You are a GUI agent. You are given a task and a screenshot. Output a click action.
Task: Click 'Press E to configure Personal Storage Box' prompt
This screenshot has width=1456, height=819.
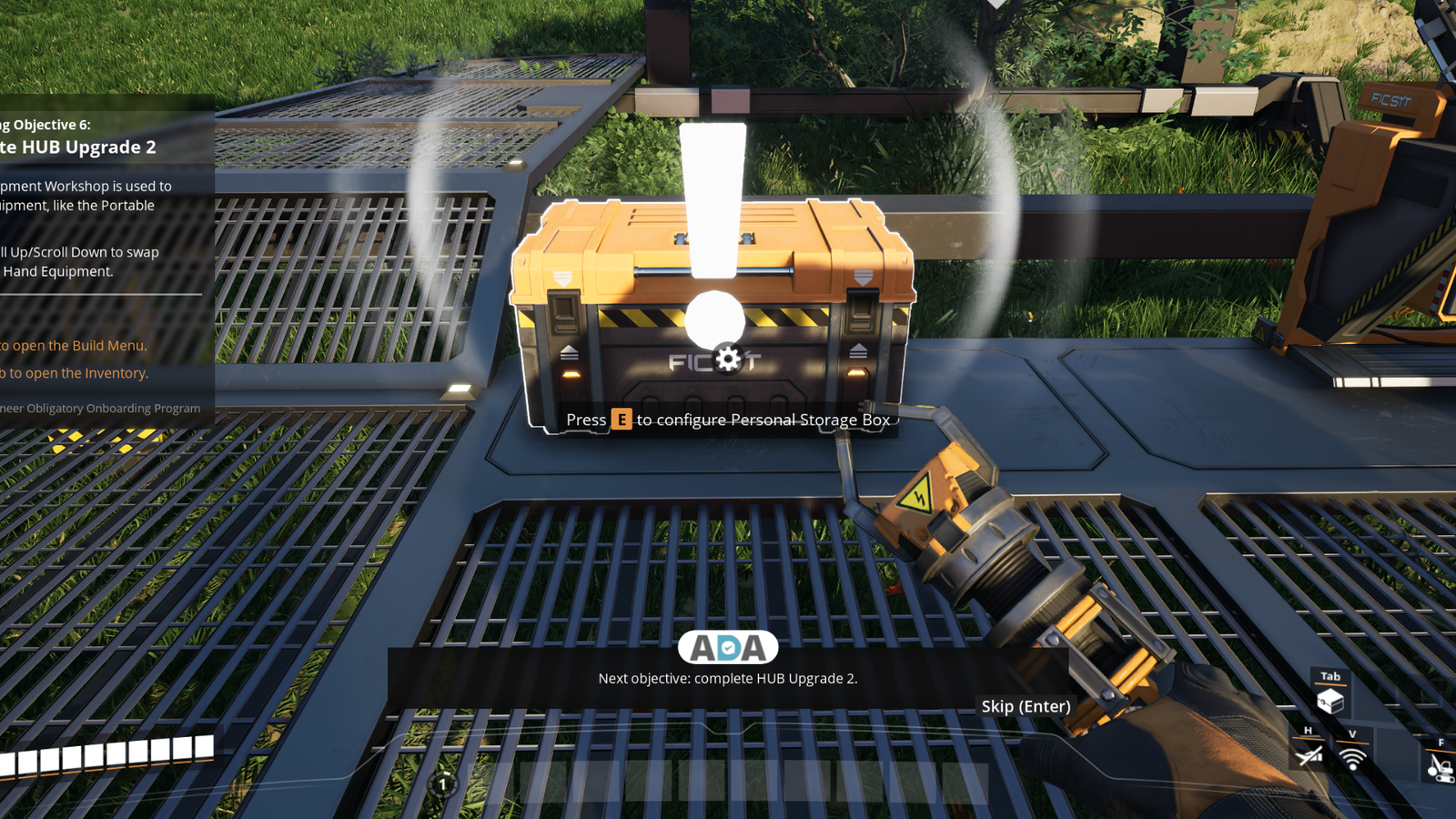pos(728,420)
